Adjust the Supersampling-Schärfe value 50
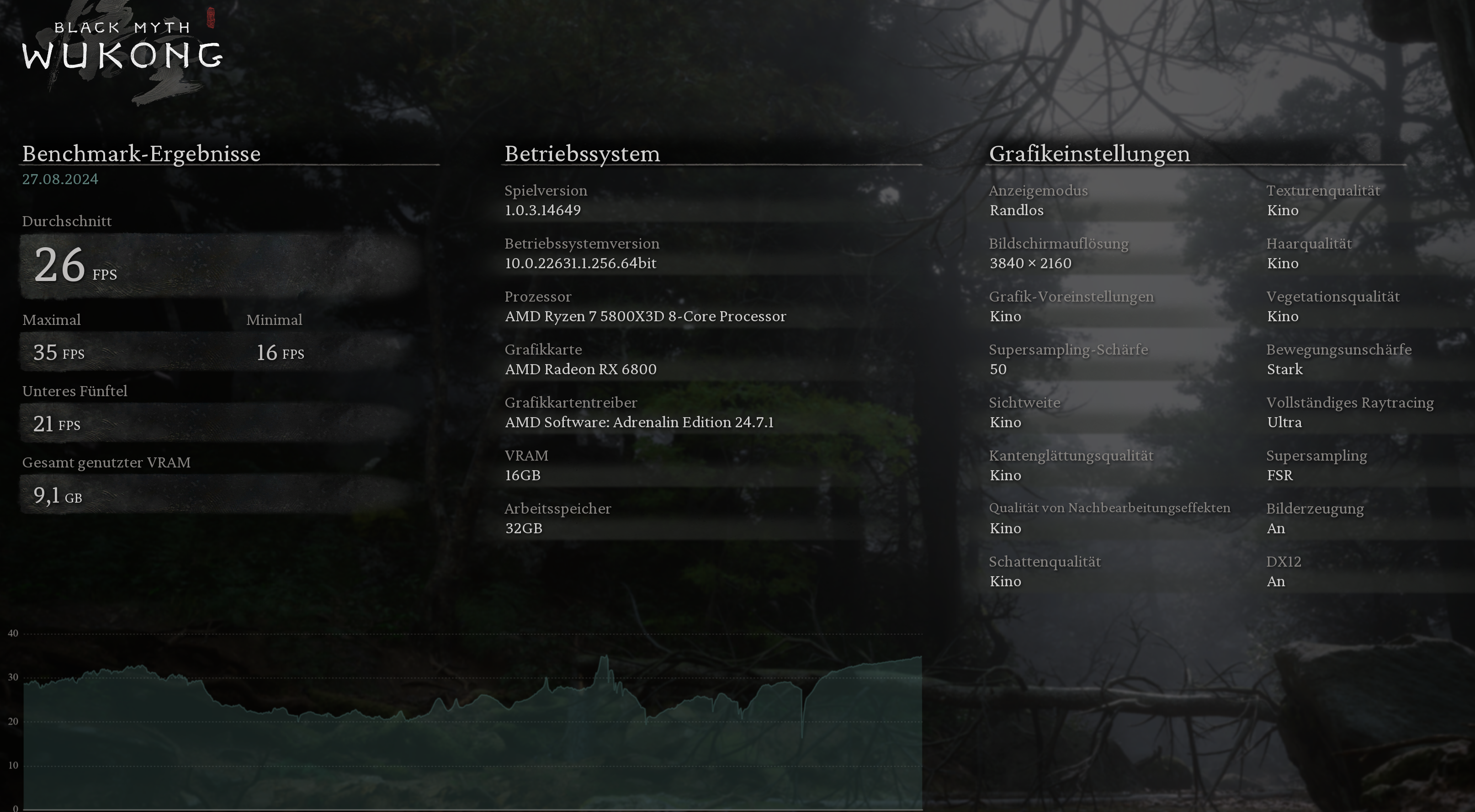The height and width of the screenshot is (812, 1475). (998, 369)
